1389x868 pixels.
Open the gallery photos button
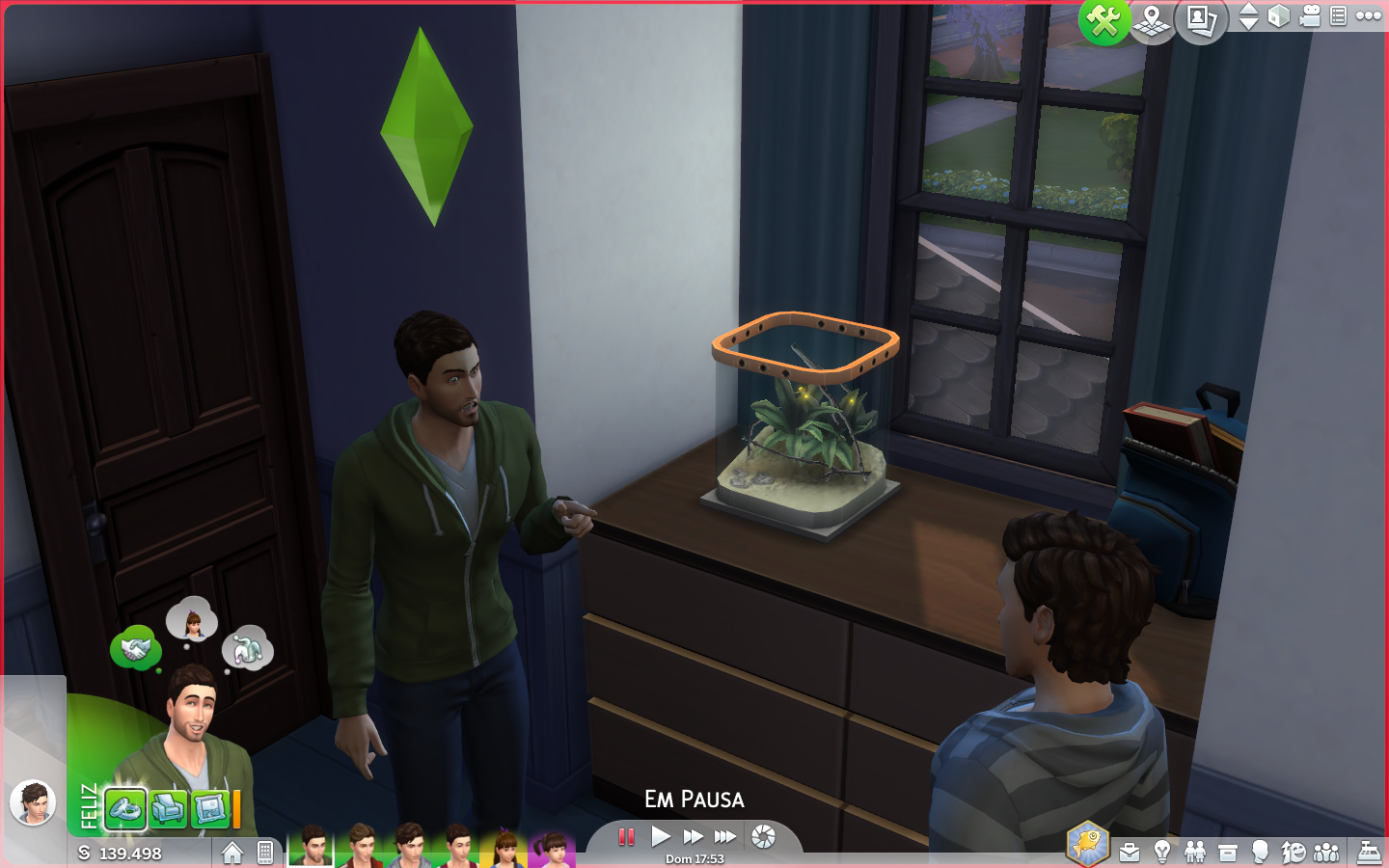coord(1201,20)
